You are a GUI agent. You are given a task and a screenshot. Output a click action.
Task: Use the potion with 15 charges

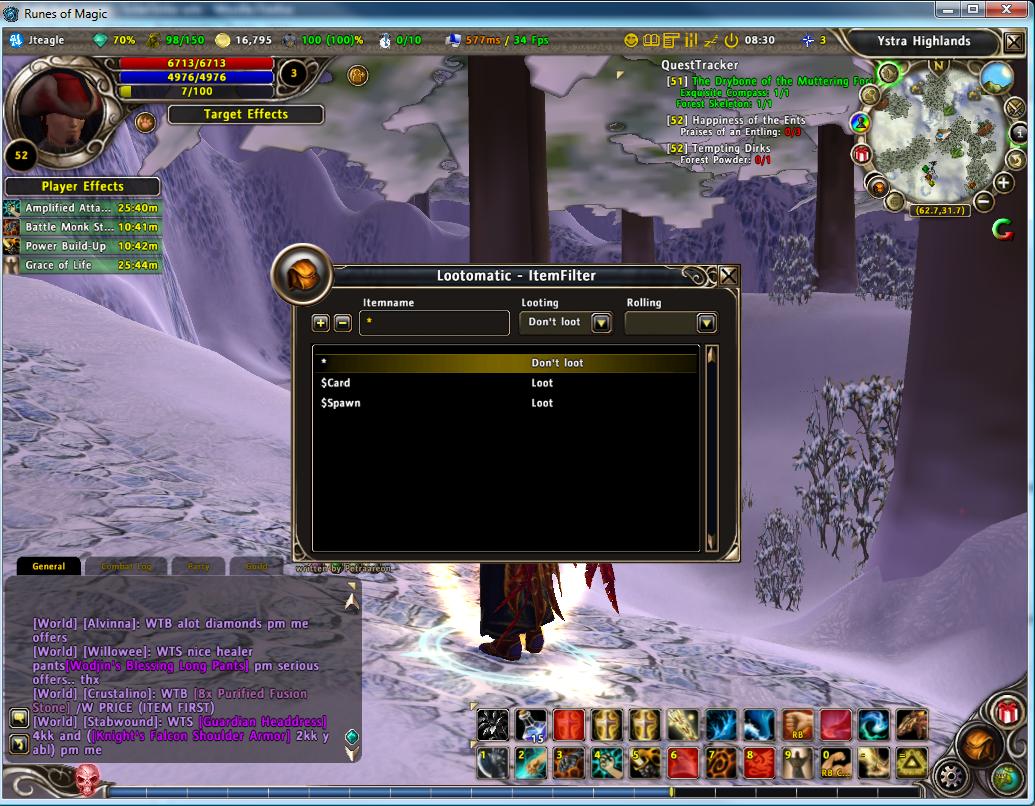(530, 725)
